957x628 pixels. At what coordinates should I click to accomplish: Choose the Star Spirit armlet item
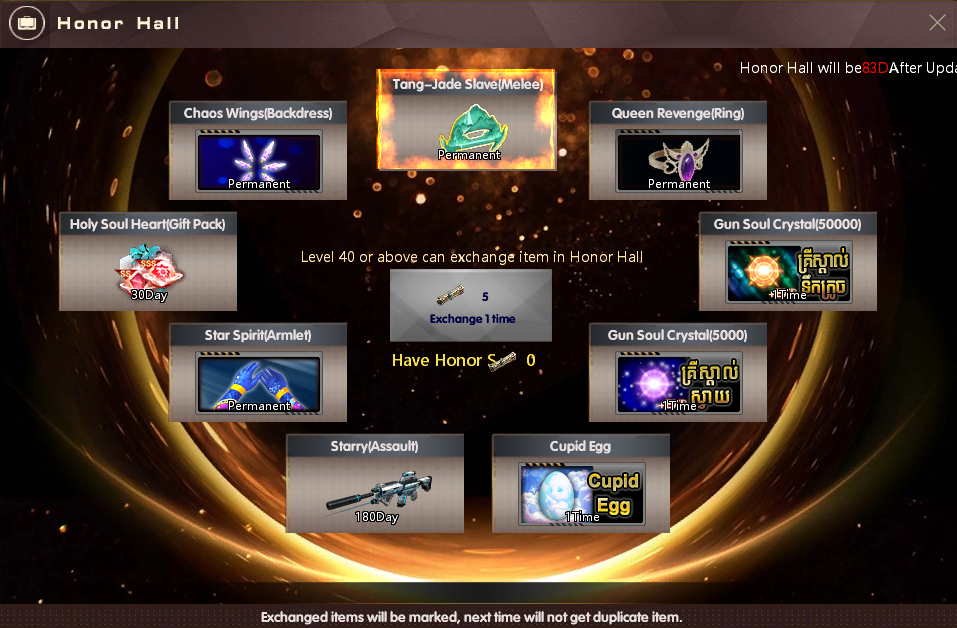(x=258, y=382)
